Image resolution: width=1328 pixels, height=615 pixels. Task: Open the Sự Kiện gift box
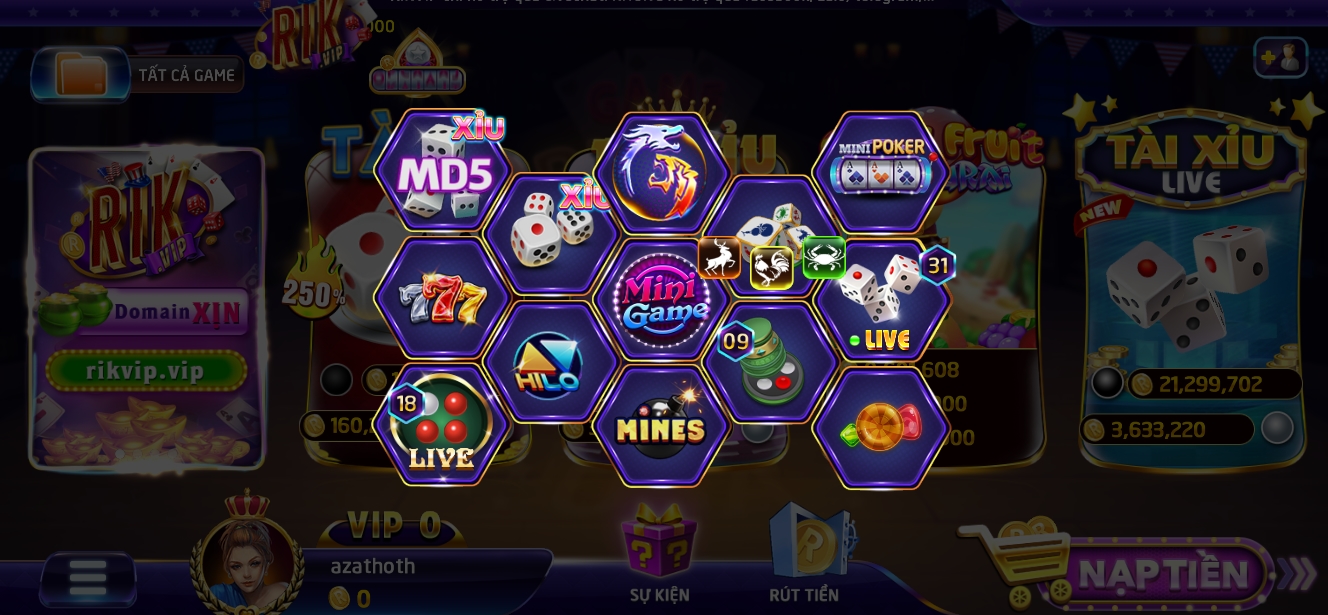click(x=660, y=556)
